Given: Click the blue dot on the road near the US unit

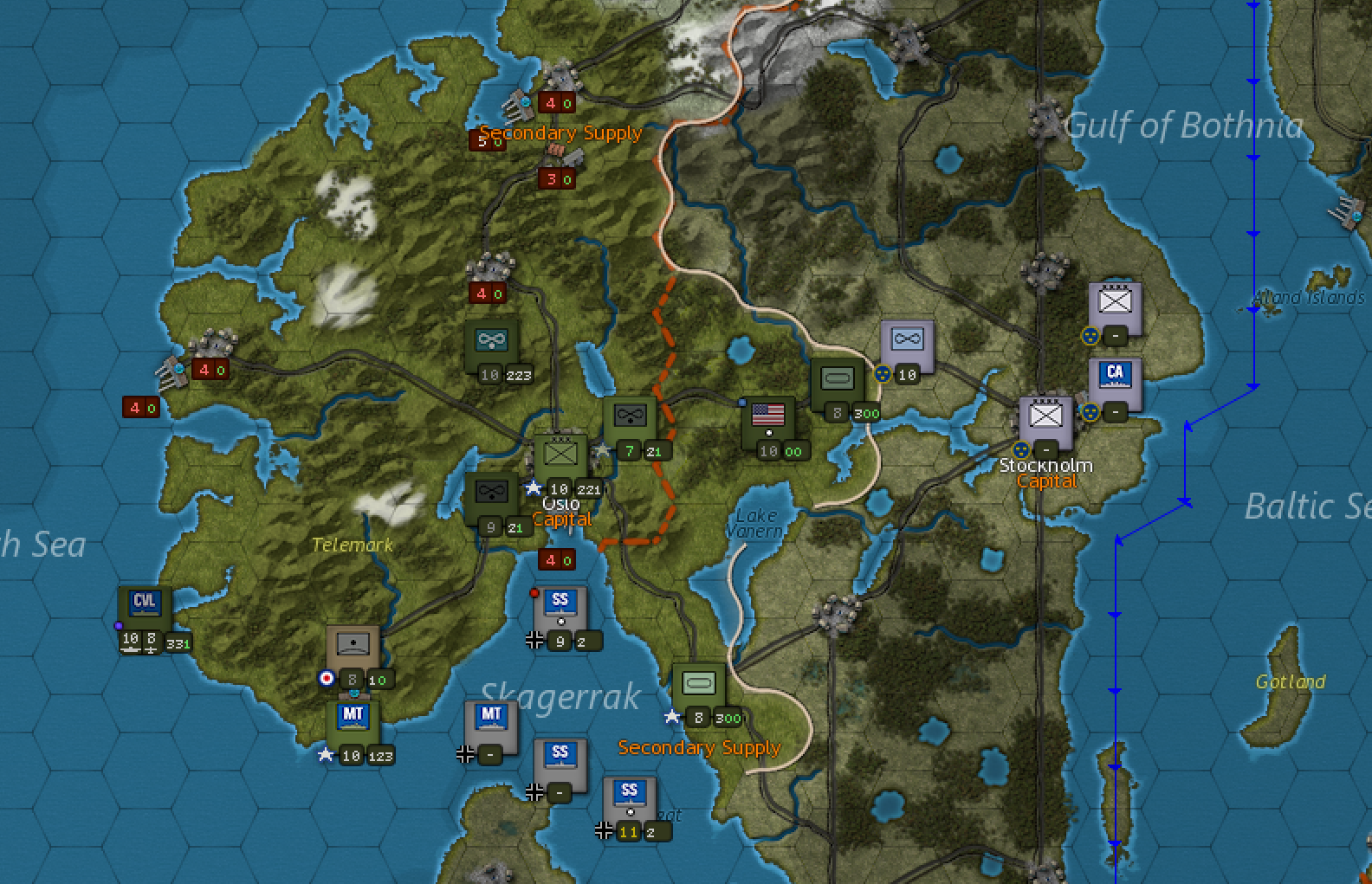Looking at the screenshot, I should [x=742, y=403].
